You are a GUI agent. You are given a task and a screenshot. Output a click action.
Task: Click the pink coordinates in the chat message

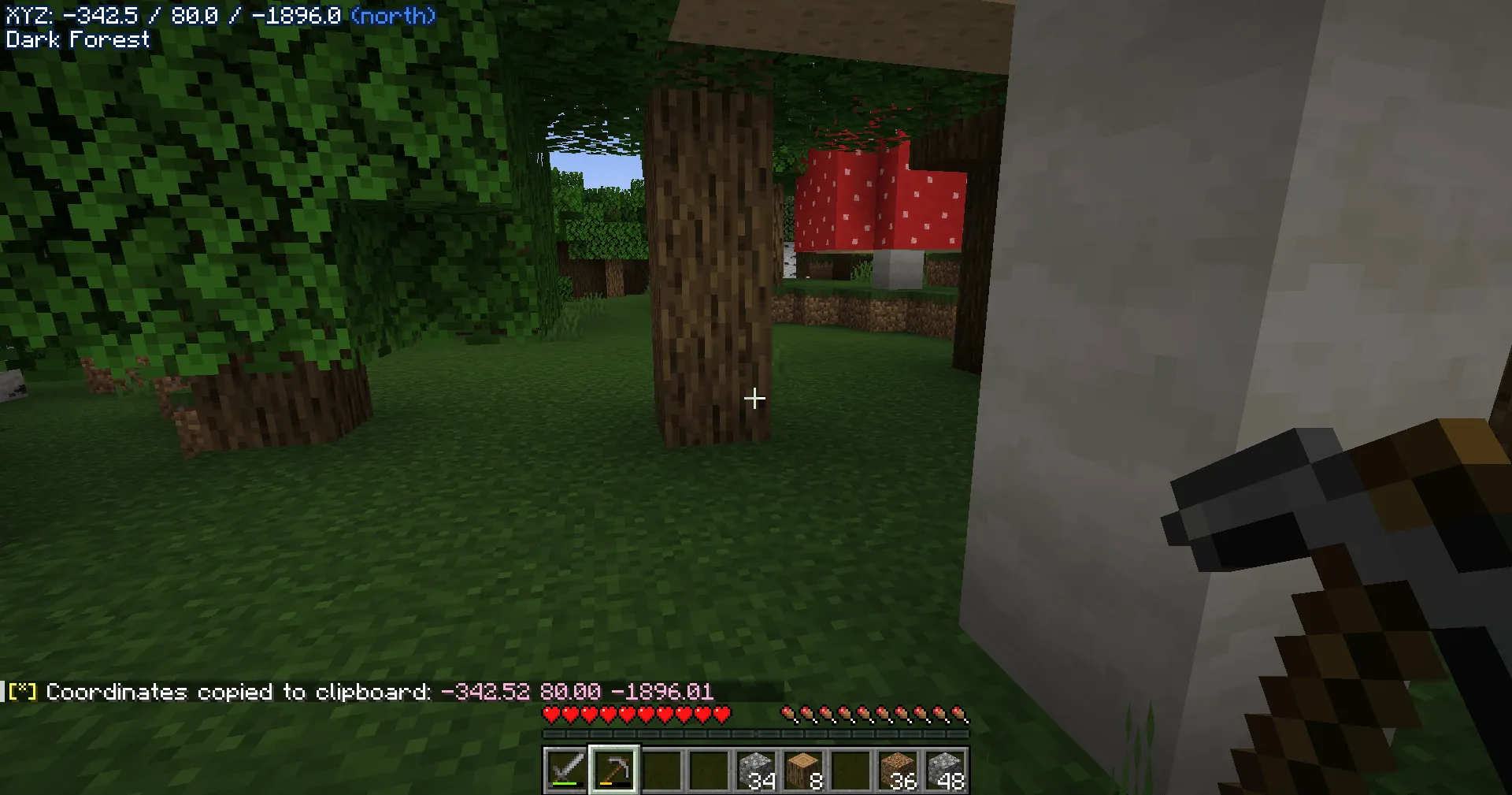click(577, 692)
